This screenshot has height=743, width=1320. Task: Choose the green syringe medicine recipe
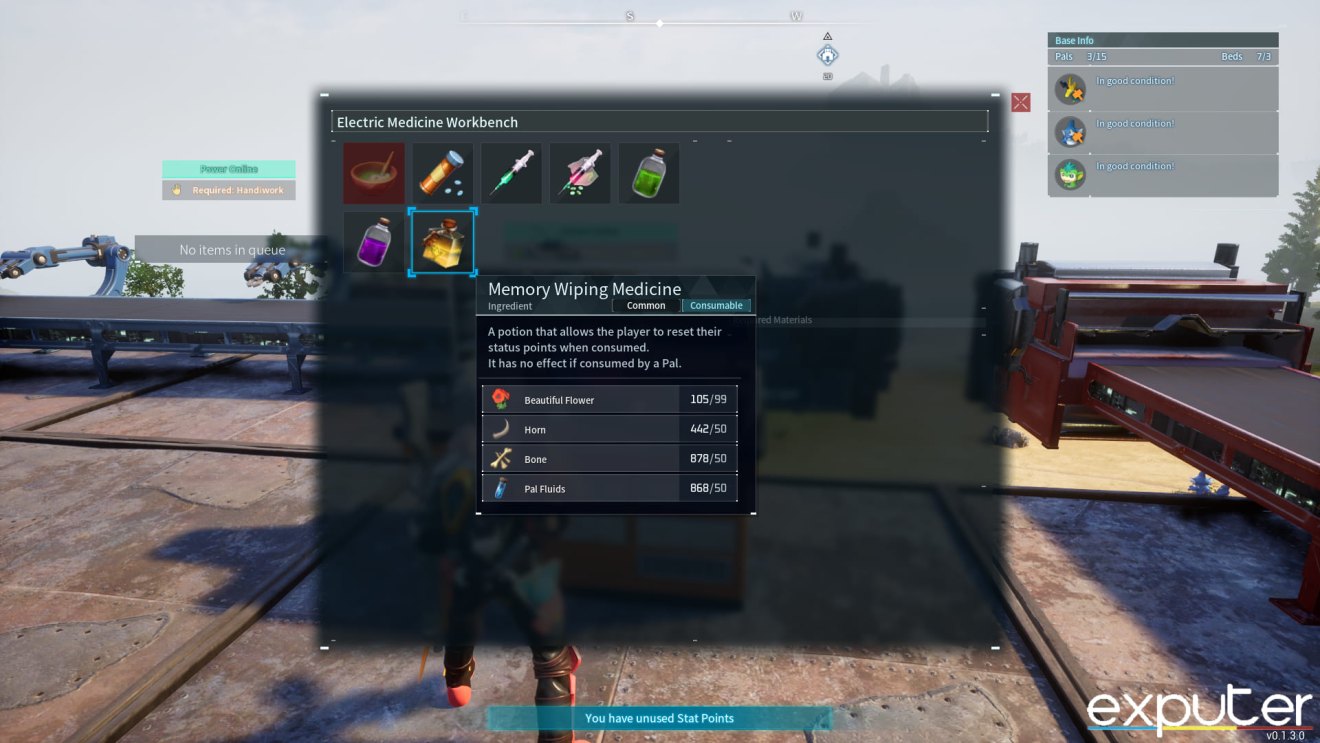click(511, 171)
